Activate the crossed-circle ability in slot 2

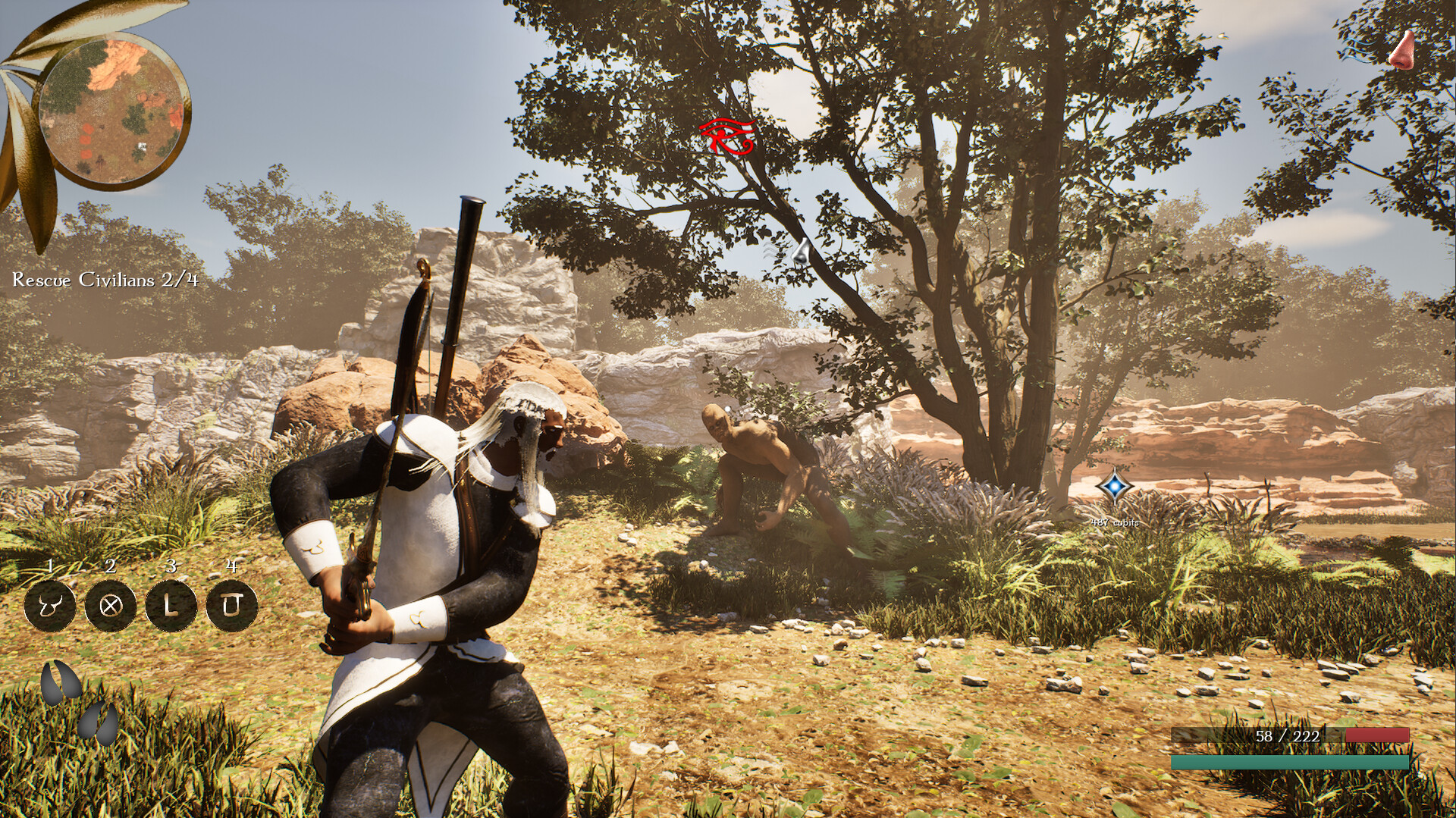click(x=111, y=605)
